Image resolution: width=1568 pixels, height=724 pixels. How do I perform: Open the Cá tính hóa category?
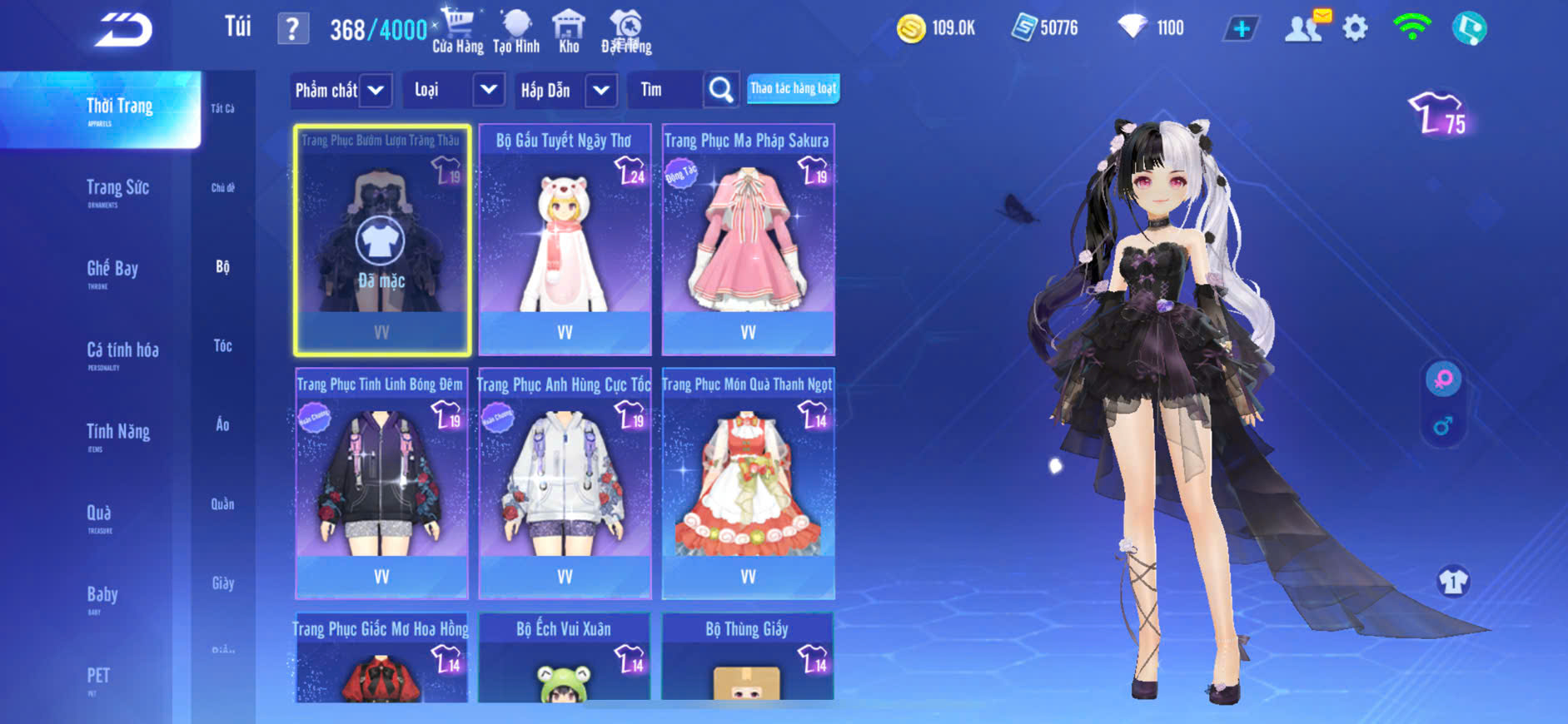pos(122,352)
